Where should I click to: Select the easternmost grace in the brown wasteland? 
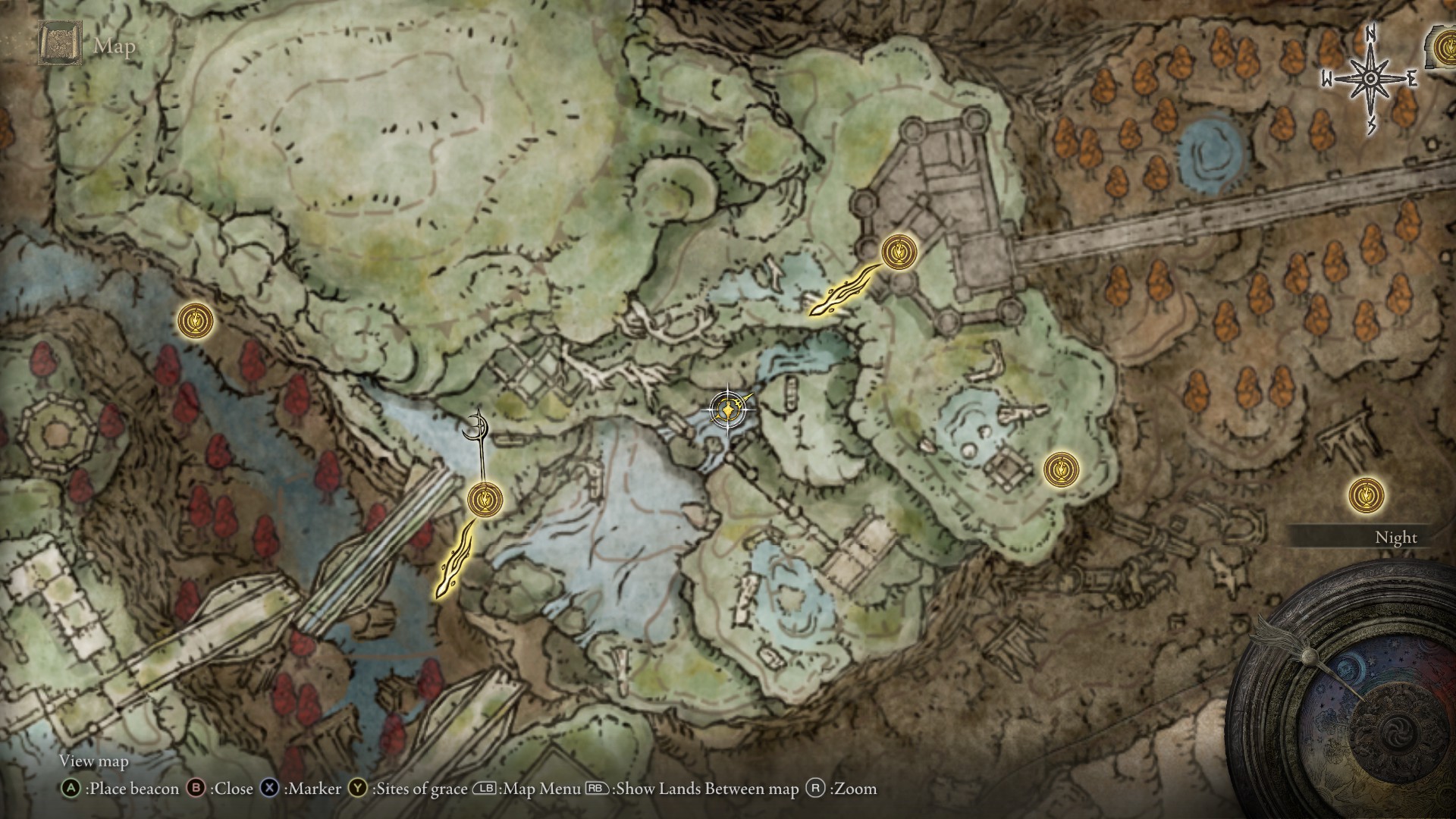pyautogui.click(x=1367, y=496)
